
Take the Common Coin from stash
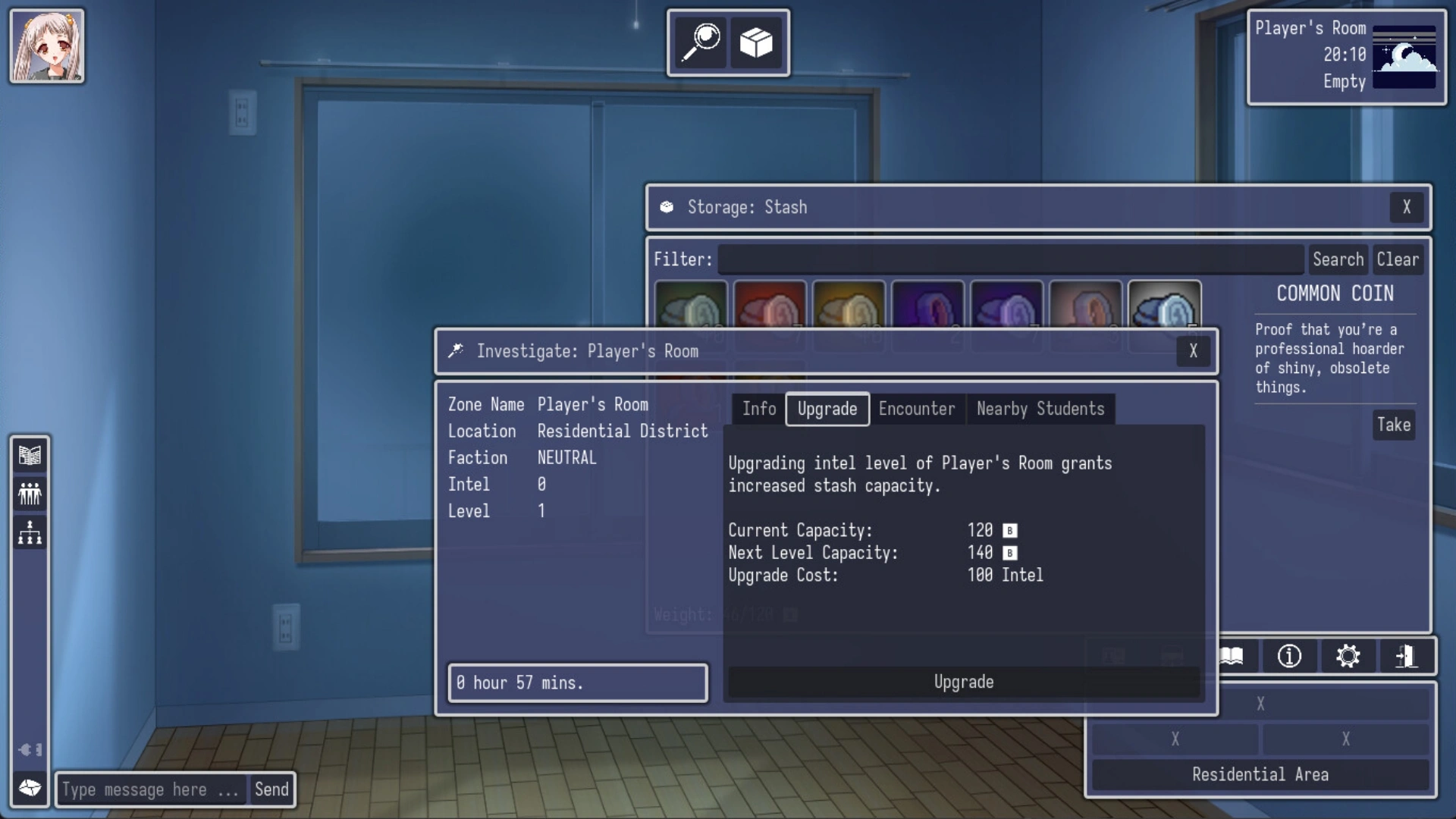[1393, 425]
